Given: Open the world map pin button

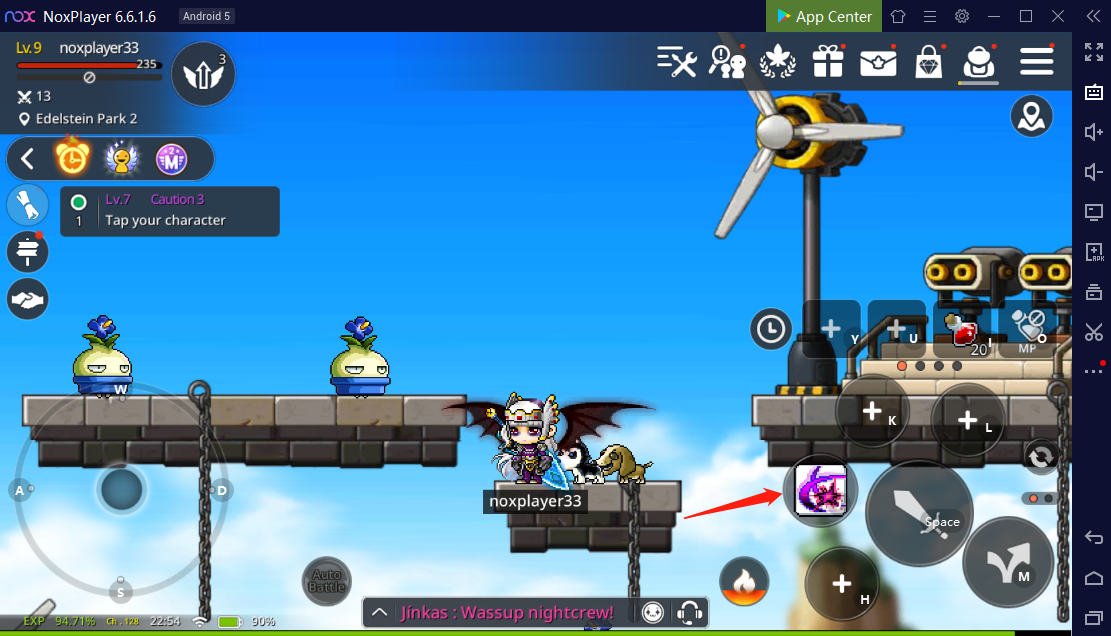Looking at the screenshot, I should pos(1030,117).
